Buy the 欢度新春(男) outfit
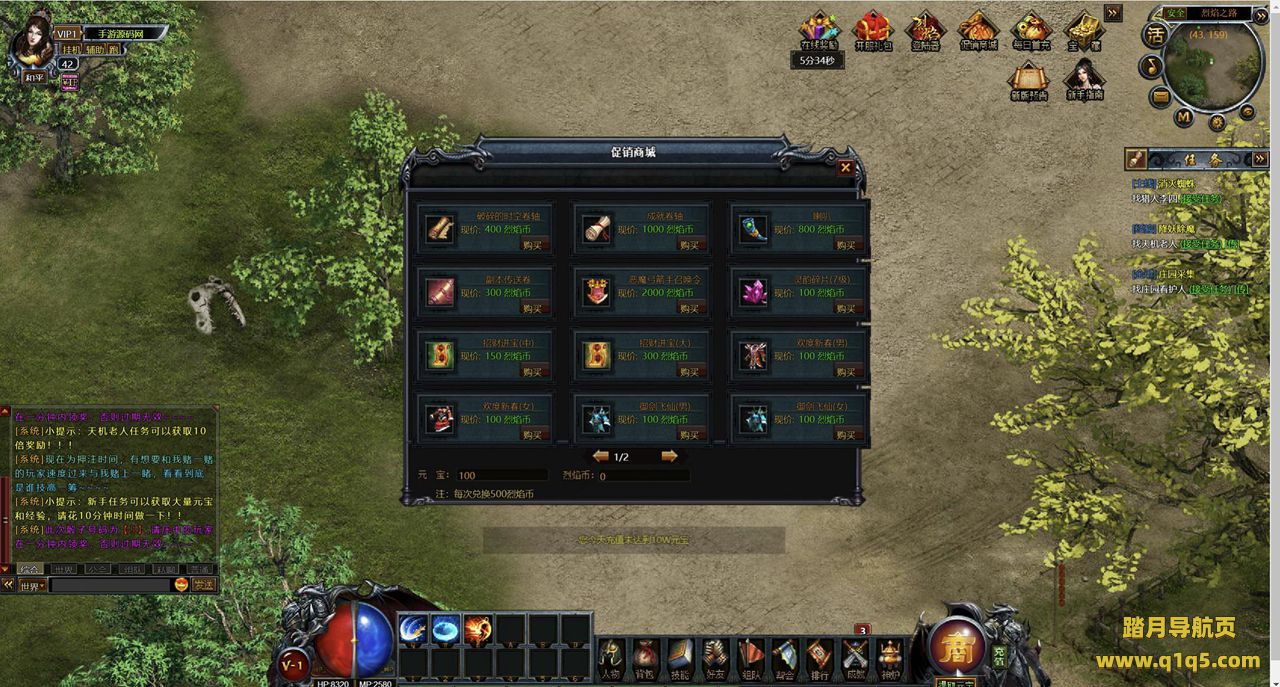The image size is (1280, 687). pos(845,371)
